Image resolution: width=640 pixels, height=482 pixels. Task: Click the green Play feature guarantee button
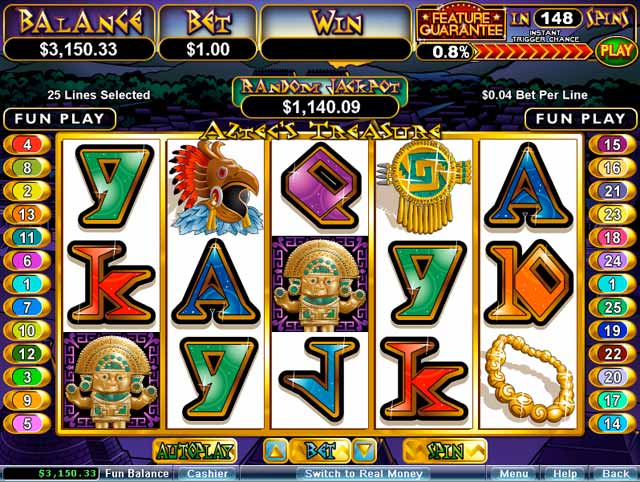[613, 48]
